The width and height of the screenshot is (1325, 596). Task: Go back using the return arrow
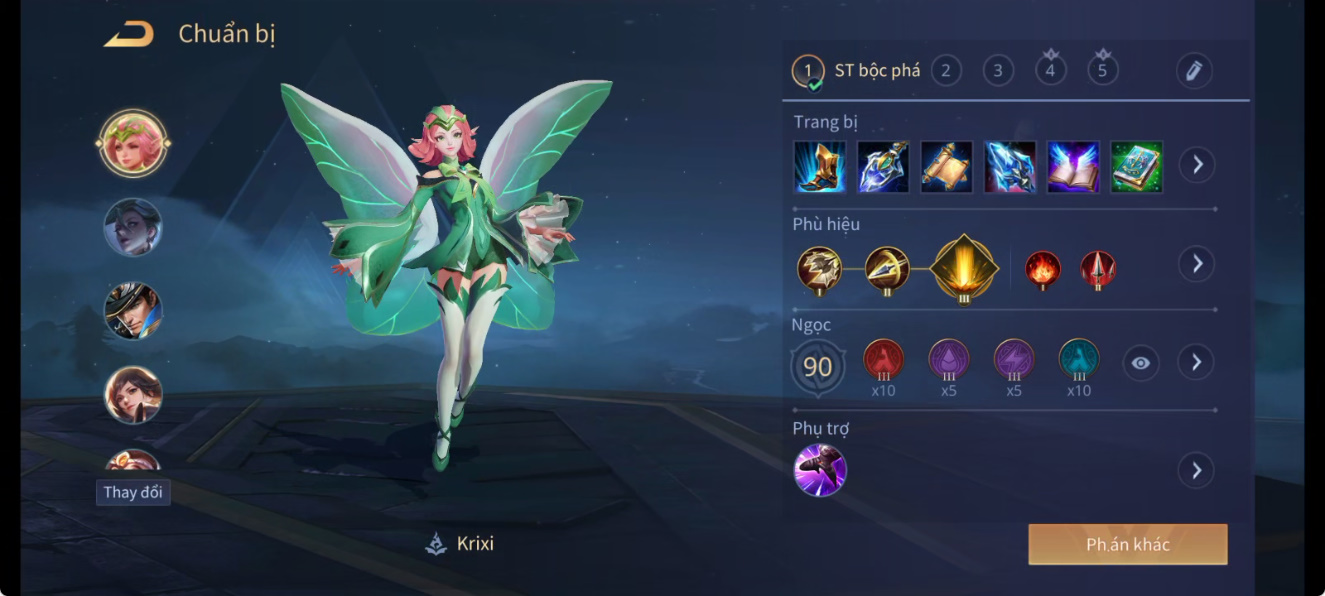(129, 34)
